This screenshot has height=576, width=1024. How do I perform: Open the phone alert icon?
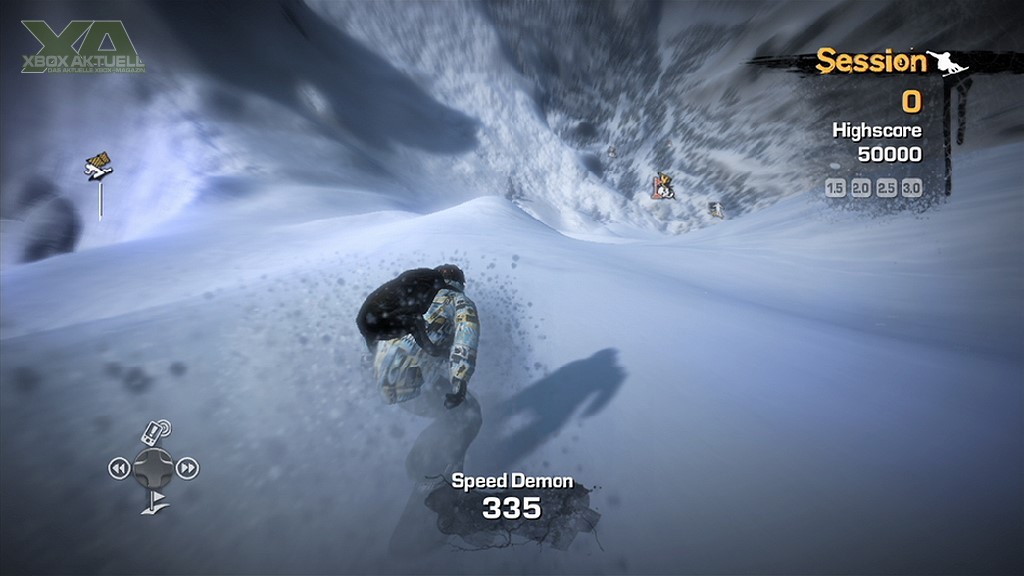(x=154, y=433)
